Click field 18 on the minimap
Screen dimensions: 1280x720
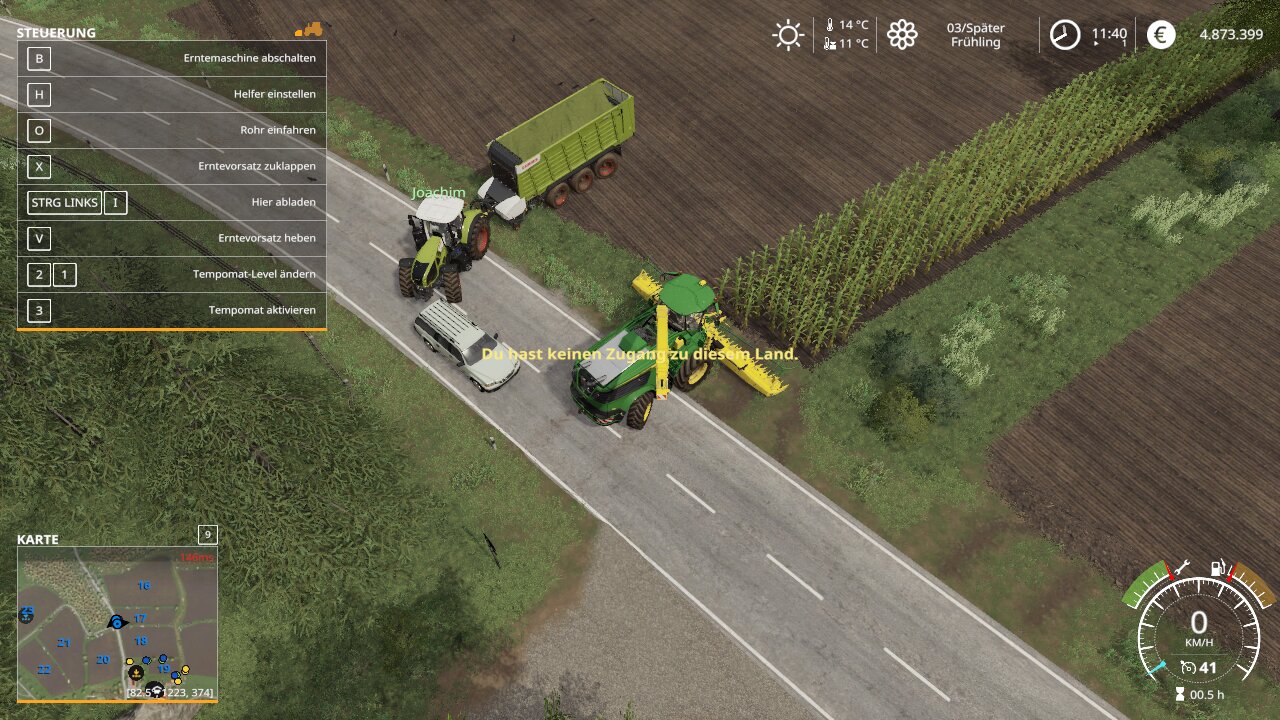141,641
